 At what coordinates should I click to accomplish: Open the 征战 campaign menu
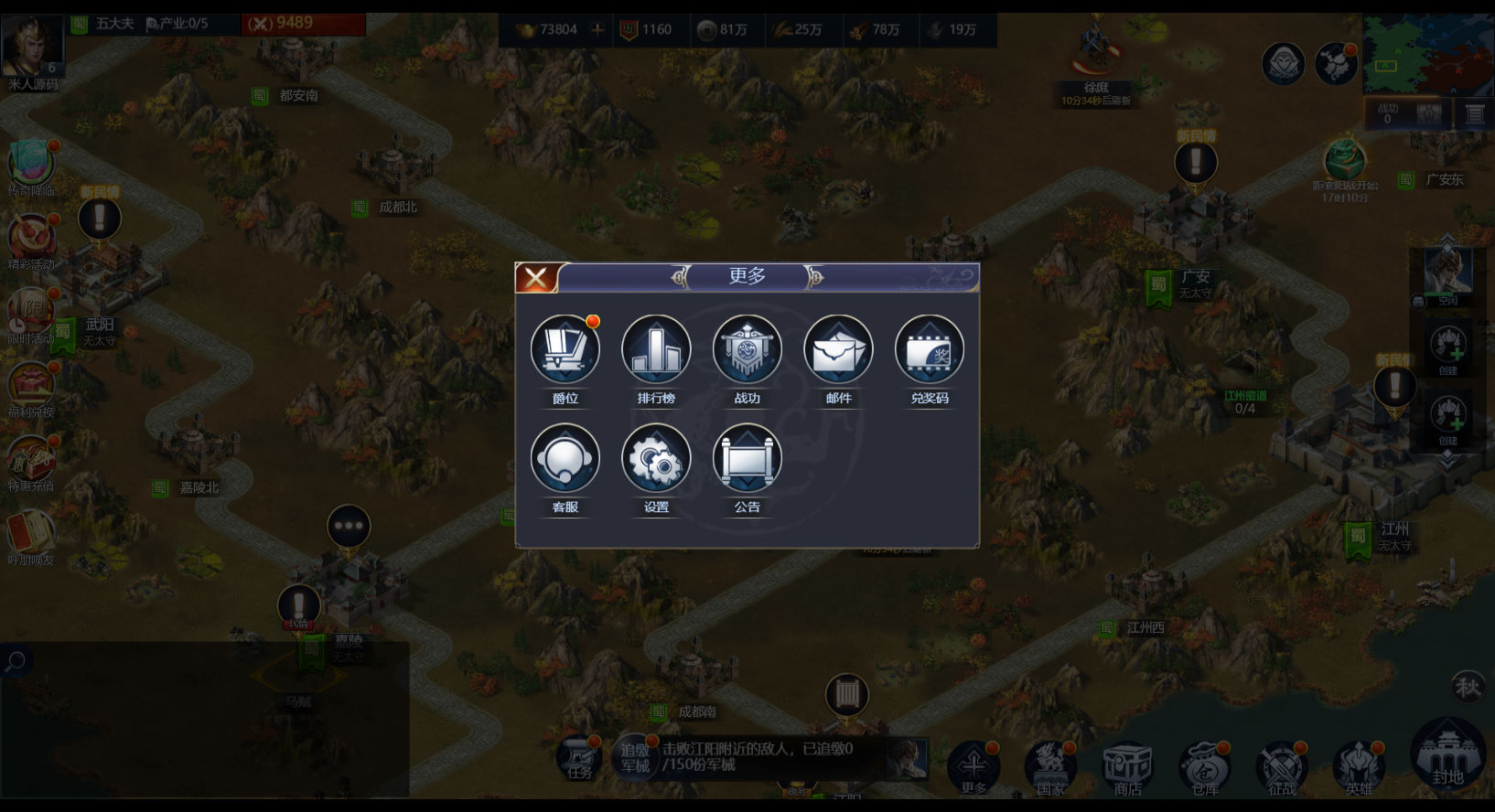[x=1282, y=766]
